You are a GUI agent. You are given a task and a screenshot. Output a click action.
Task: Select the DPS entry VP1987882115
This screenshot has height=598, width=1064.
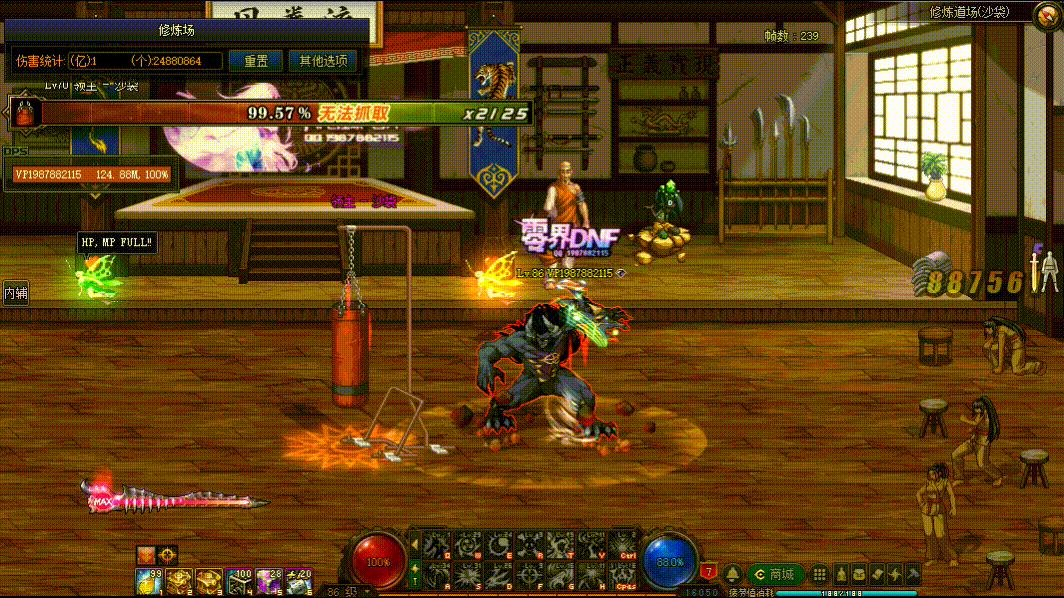92,175
